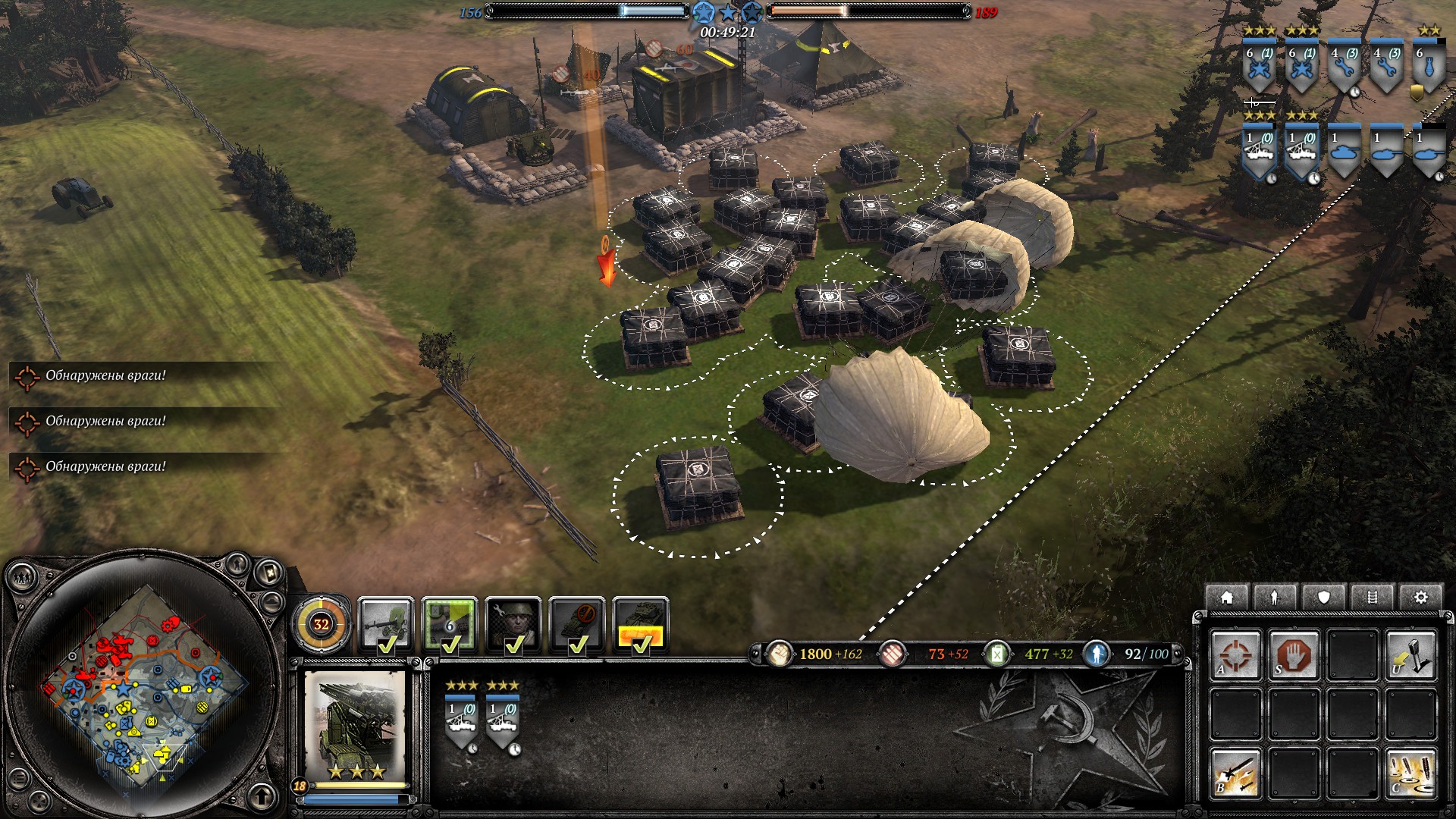This screenshot has width=1456, height=819.
Task: Select the shield tab above the command grid
Action: 1323,598
